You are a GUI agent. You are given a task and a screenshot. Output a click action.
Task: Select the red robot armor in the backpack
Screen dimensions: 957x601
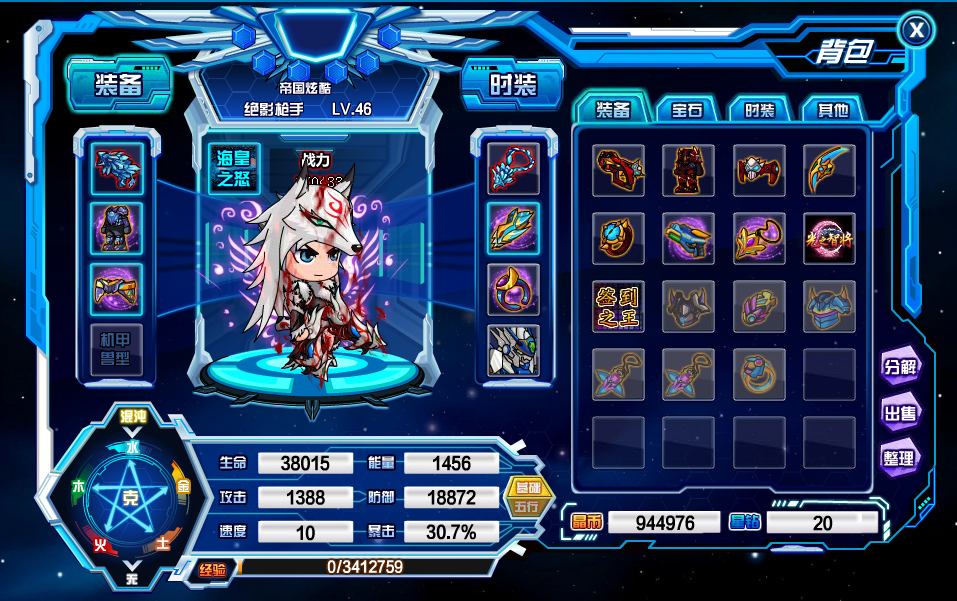pos(688,170)
